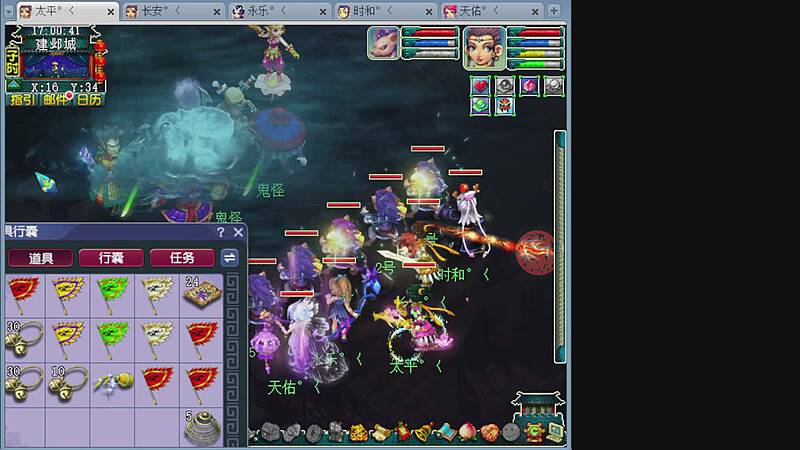Switch to the 任务 tab
This screenshot has height=450, width=800.
point(181,258)
